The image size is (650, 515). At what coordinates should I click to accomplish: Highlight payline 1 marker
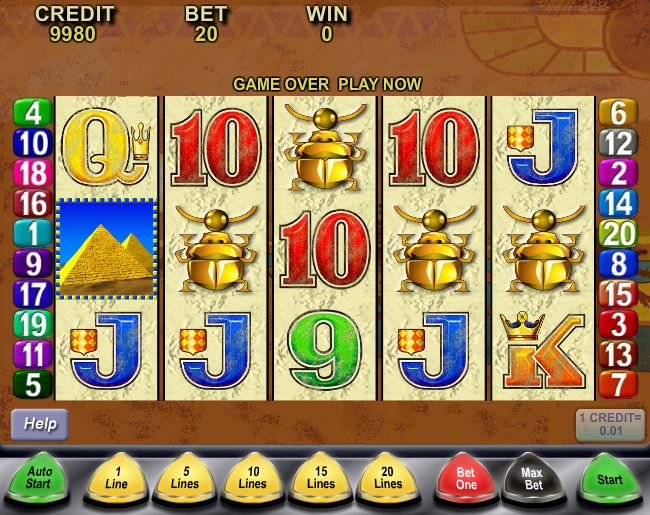[32, 233]
